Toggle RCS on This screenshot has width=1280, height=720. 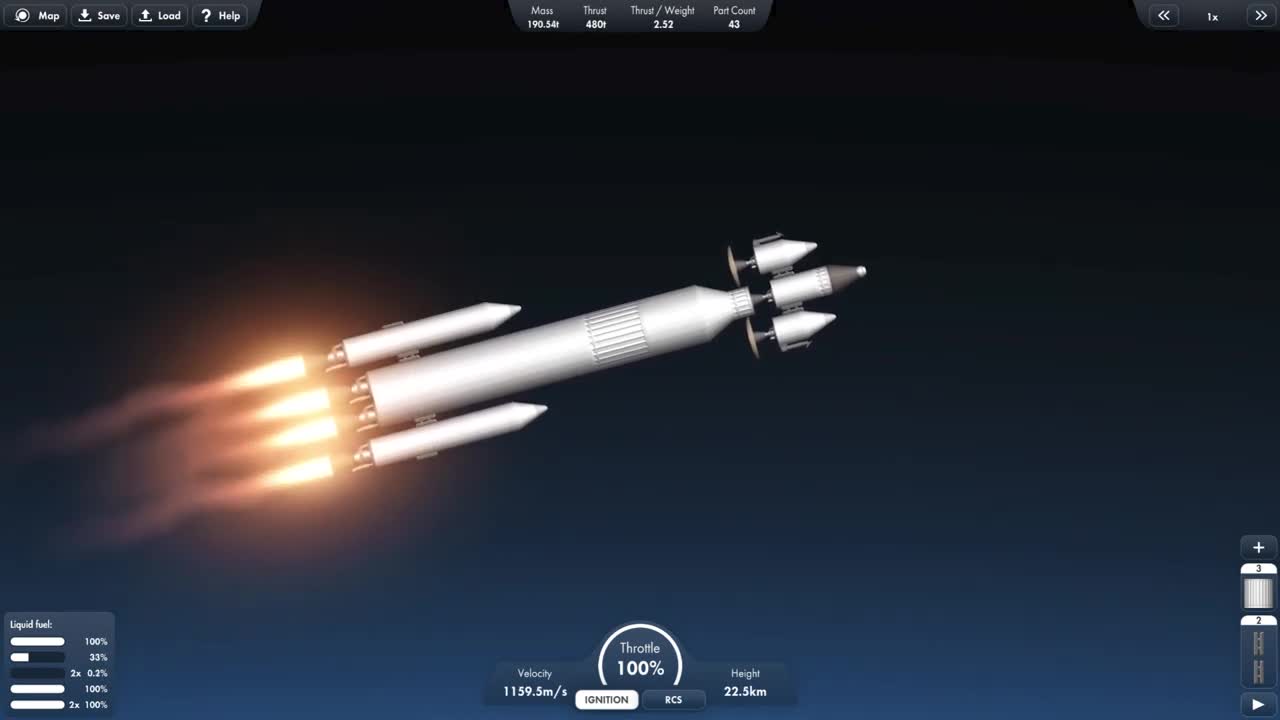click(x=674, y=700)
